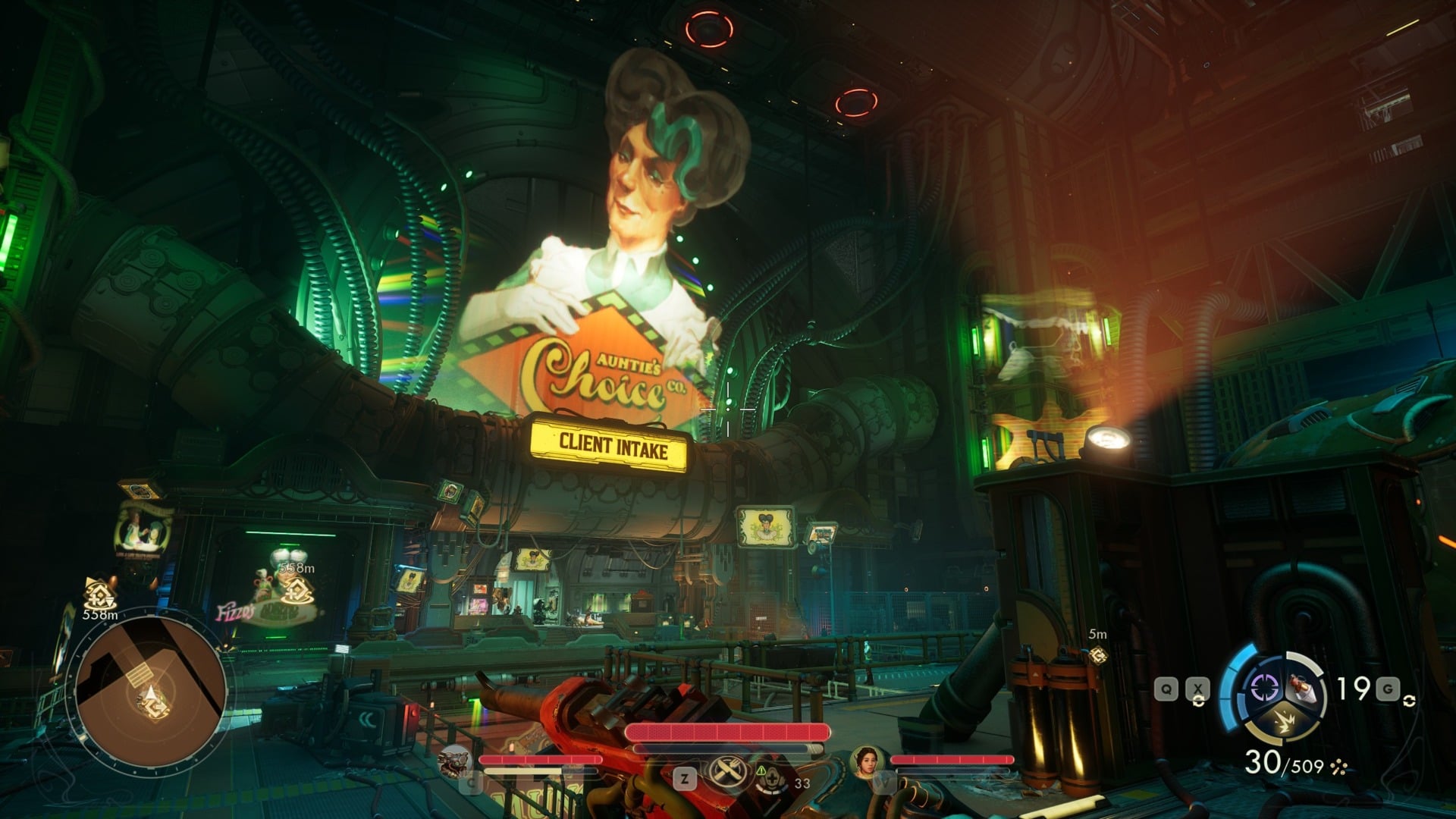
Task: Toggle the Q ability keybind slot
Action: click(1166, 689)
